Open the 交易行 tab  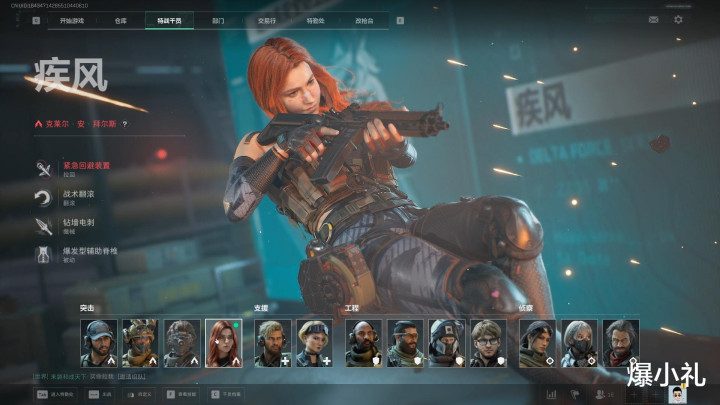(x=266, y=19)
